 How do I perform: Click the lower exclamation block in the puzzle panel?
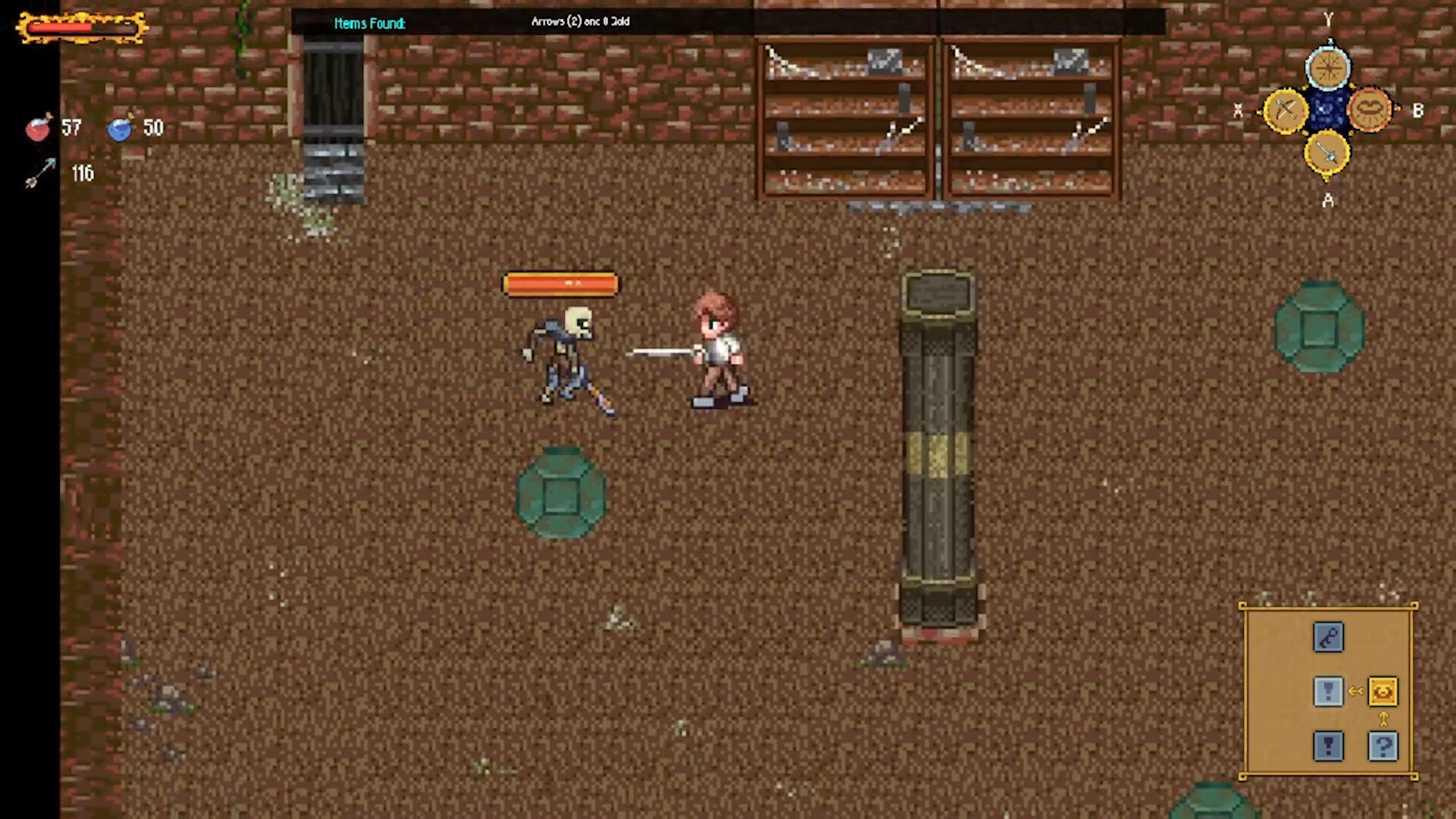(1328, 745)
